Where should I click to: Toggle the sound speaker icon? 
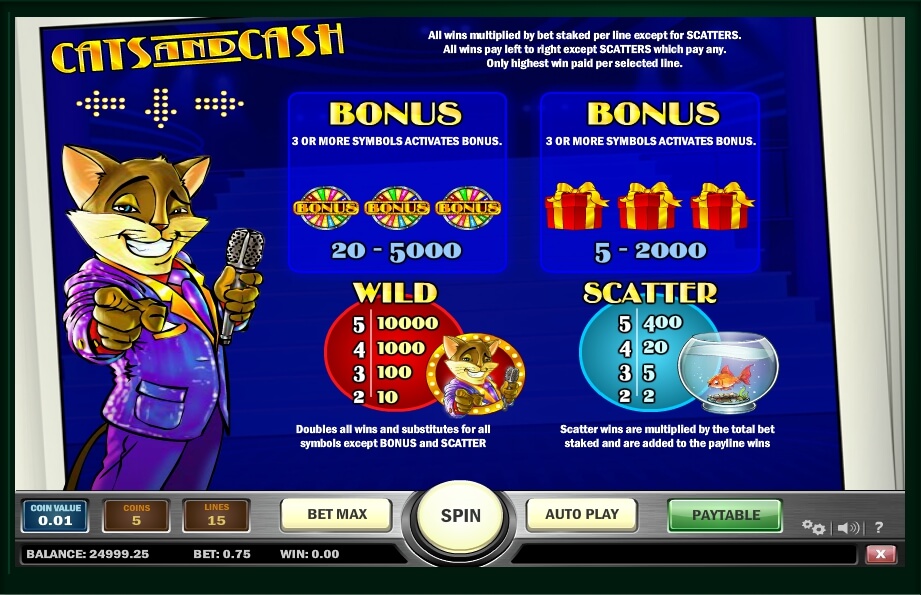click(848, 528)
